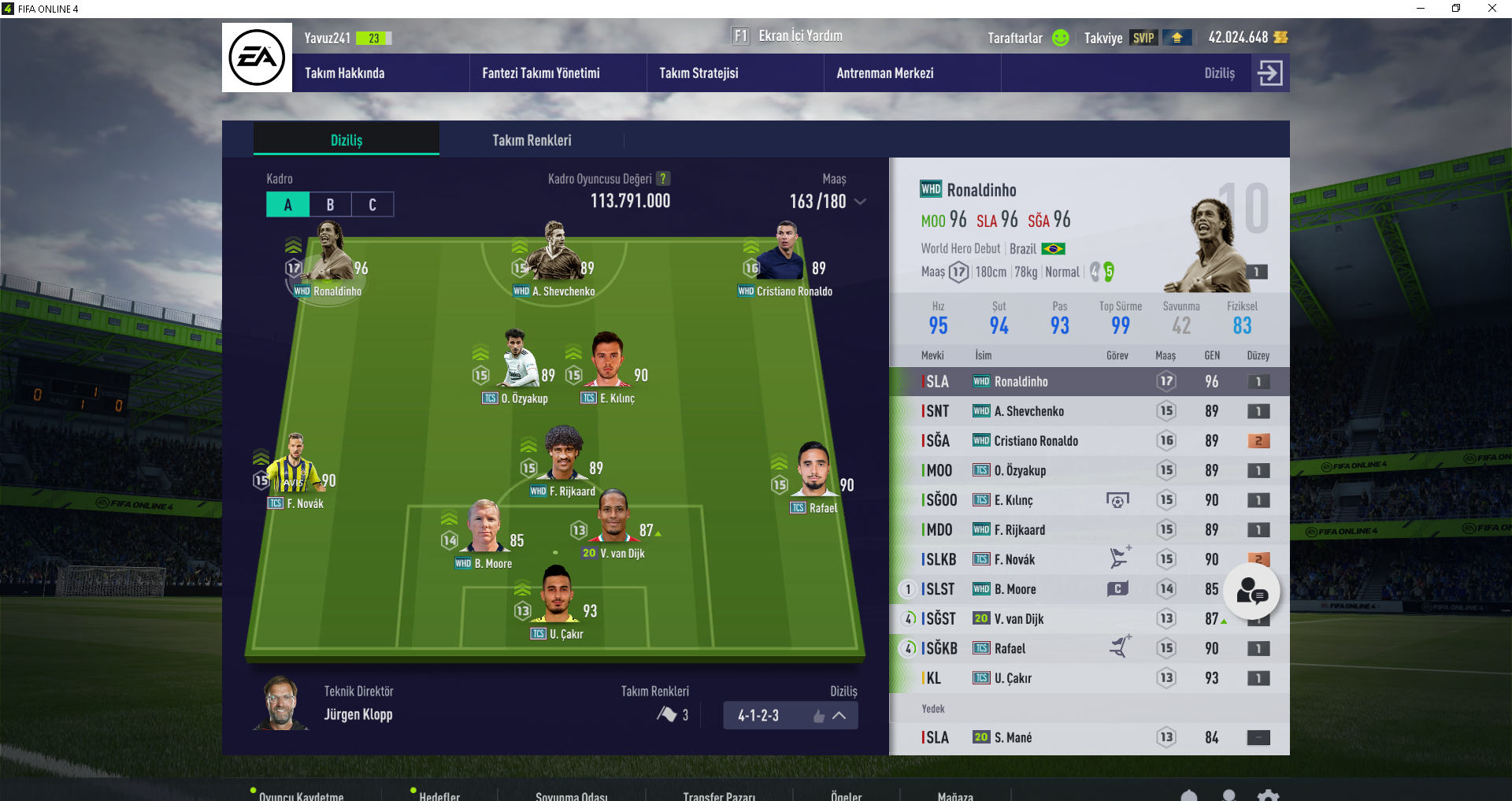Open the player chat assistant bubble icon

[1252, 591]
